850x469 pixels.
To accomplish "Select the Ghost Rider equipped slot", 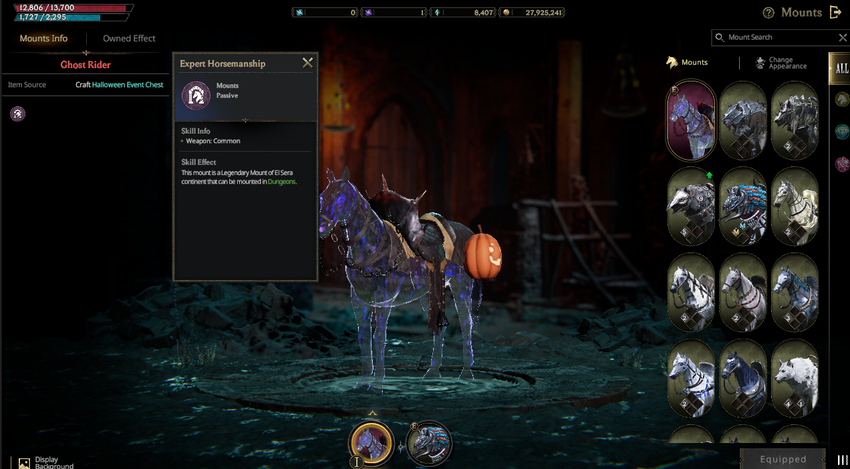I will [x=371, y=443].
